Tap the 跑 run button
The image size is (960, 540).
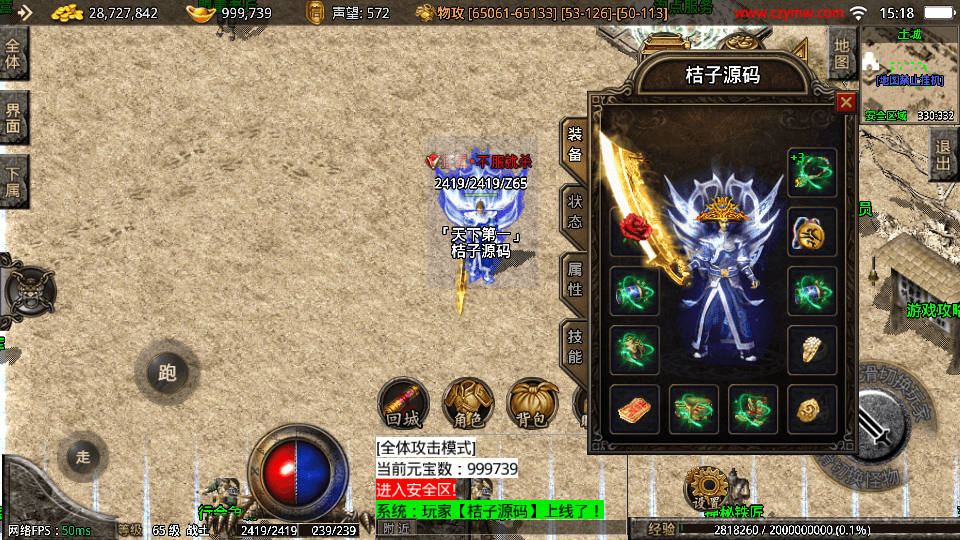[x=166, y=373]
